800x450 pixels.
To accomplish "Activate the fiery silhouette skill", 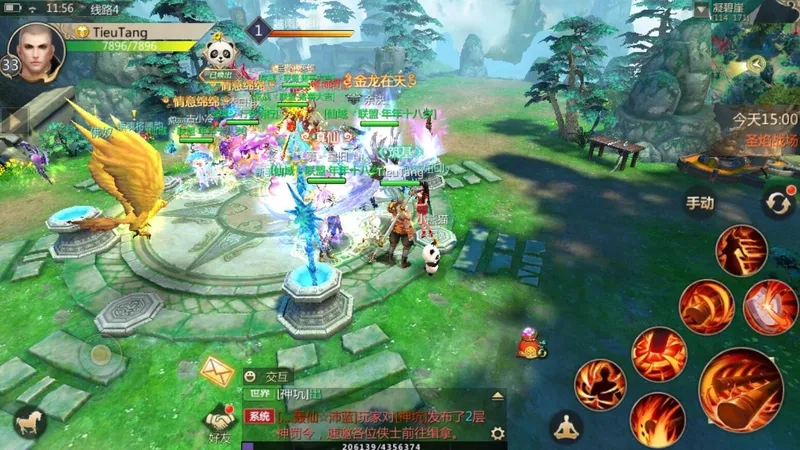I will point(742,250).
